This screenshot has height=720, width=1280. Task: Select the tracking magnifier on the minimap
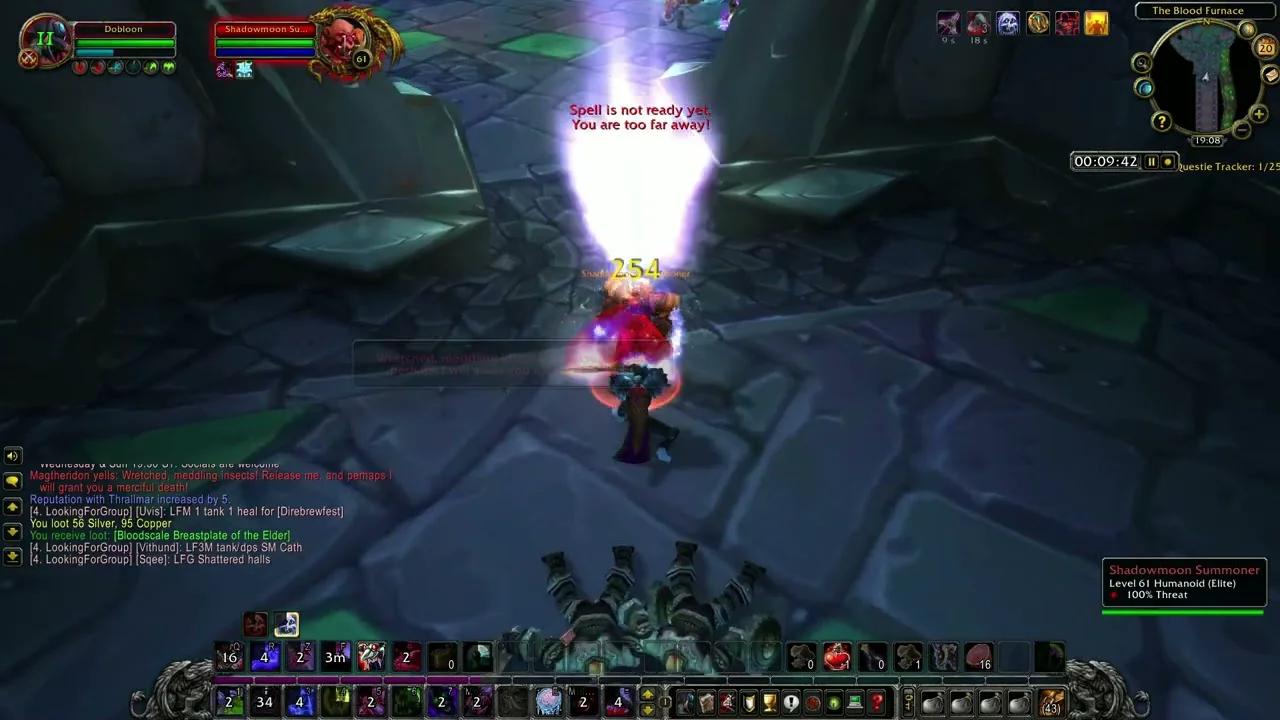click(x=1140, y=63)
